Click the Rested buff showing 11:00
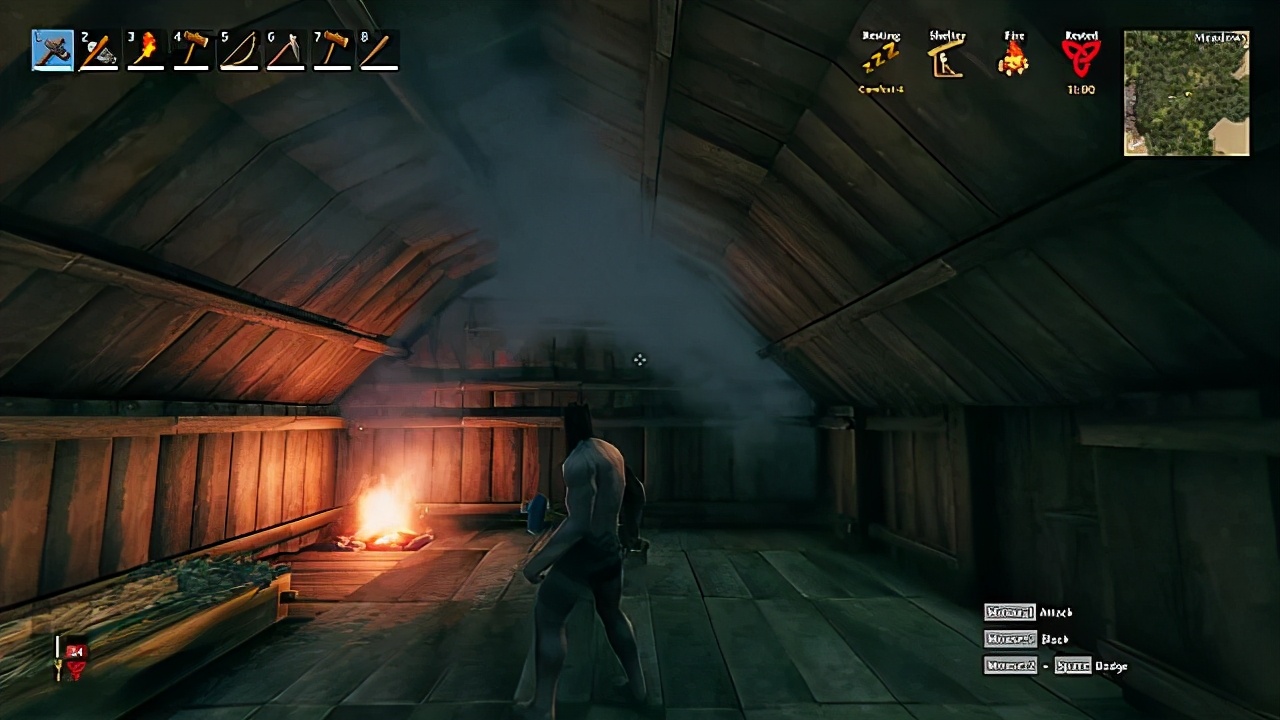1280x720 pixels. click(x=1079, y=60)
